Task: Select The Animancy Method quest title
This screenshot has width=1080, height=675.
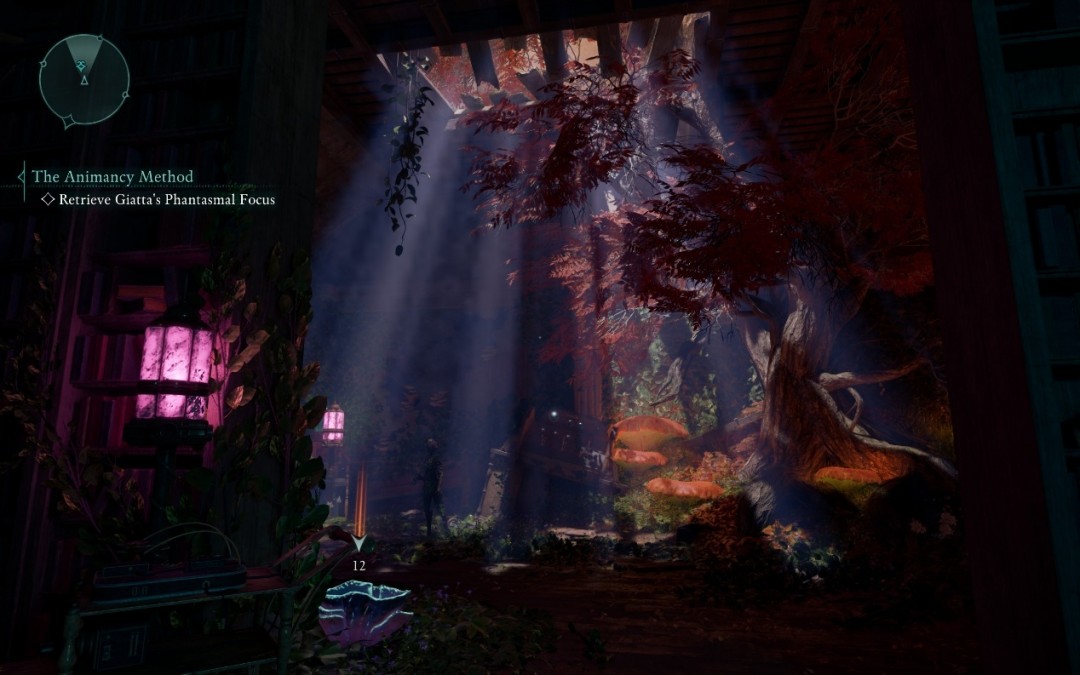Action: (112, 177)
